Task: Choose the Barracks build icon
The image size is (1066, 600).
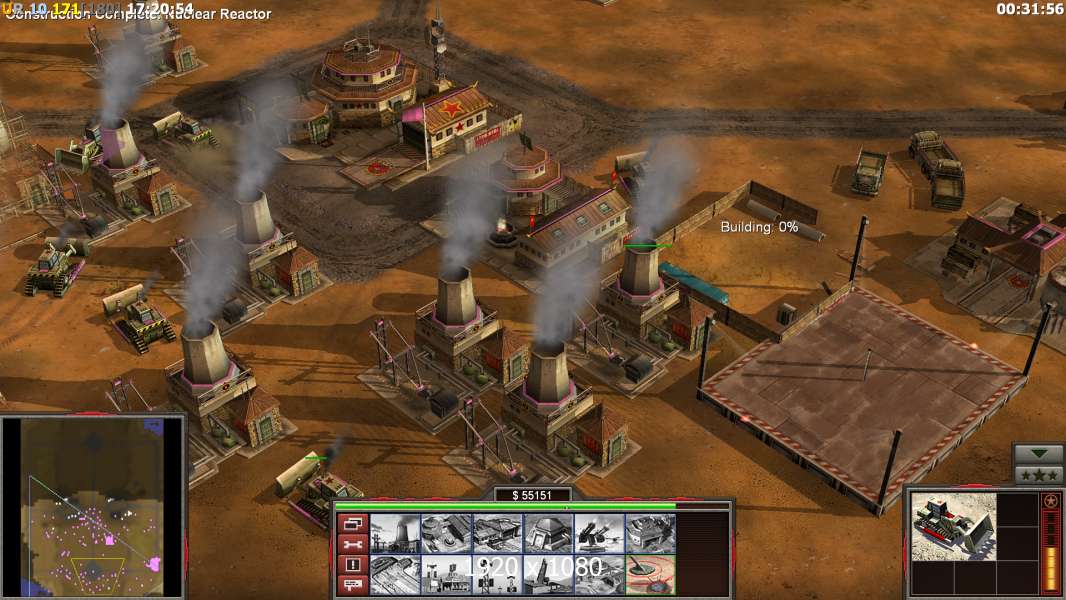Action: click(446, 534)
